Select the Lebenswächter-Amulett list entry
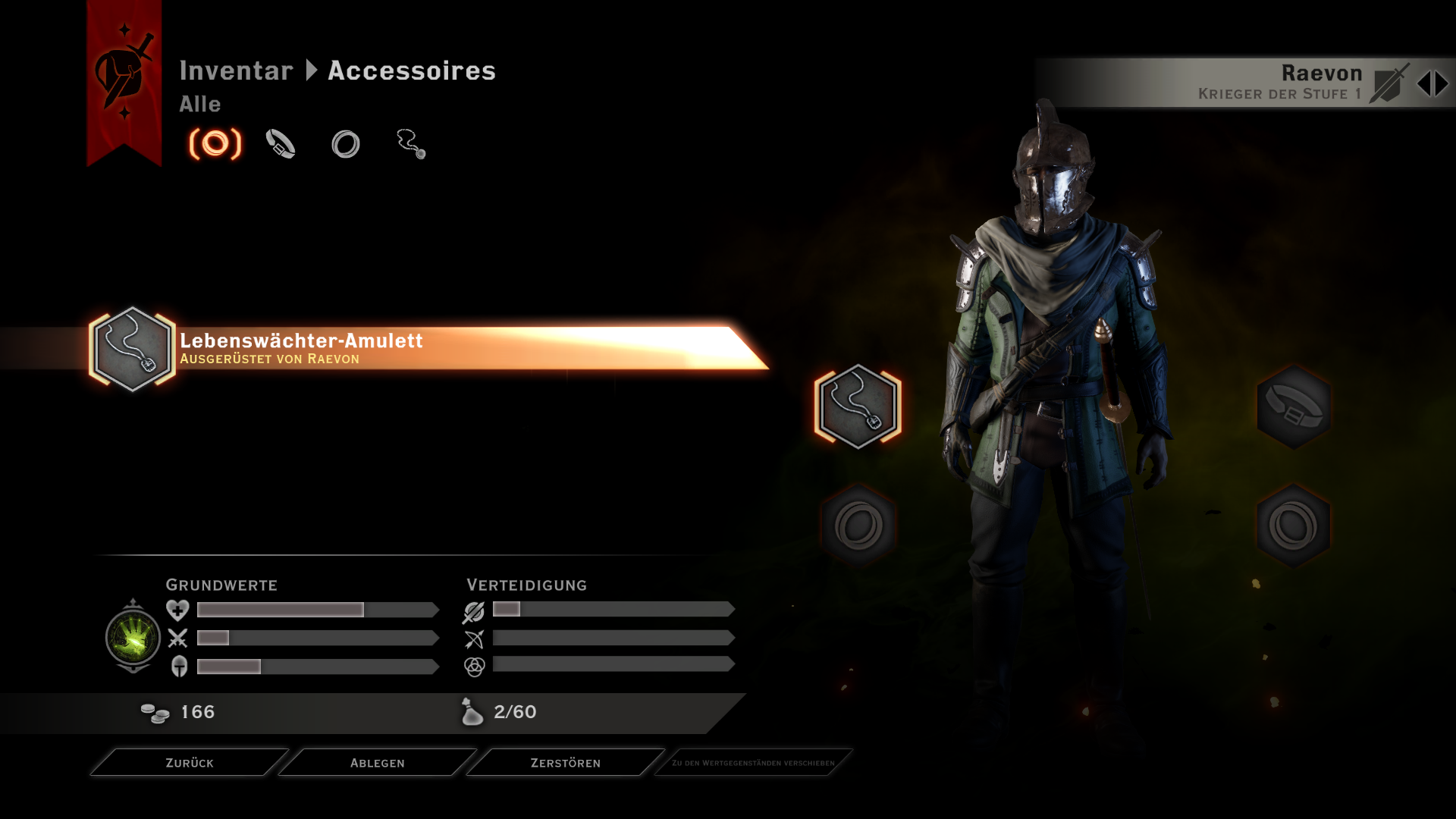The image size is (1456, 819). [425, 349]
